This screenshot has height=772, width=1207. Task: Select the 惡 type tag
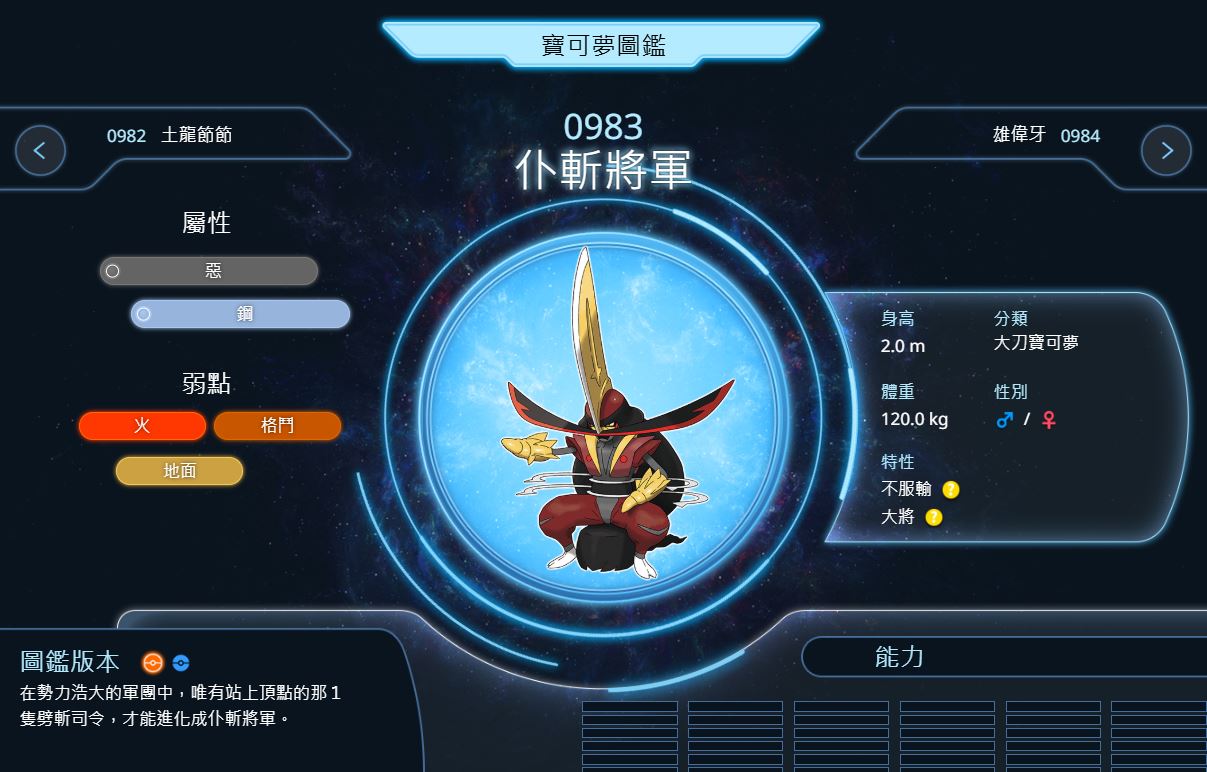point(209,271)
